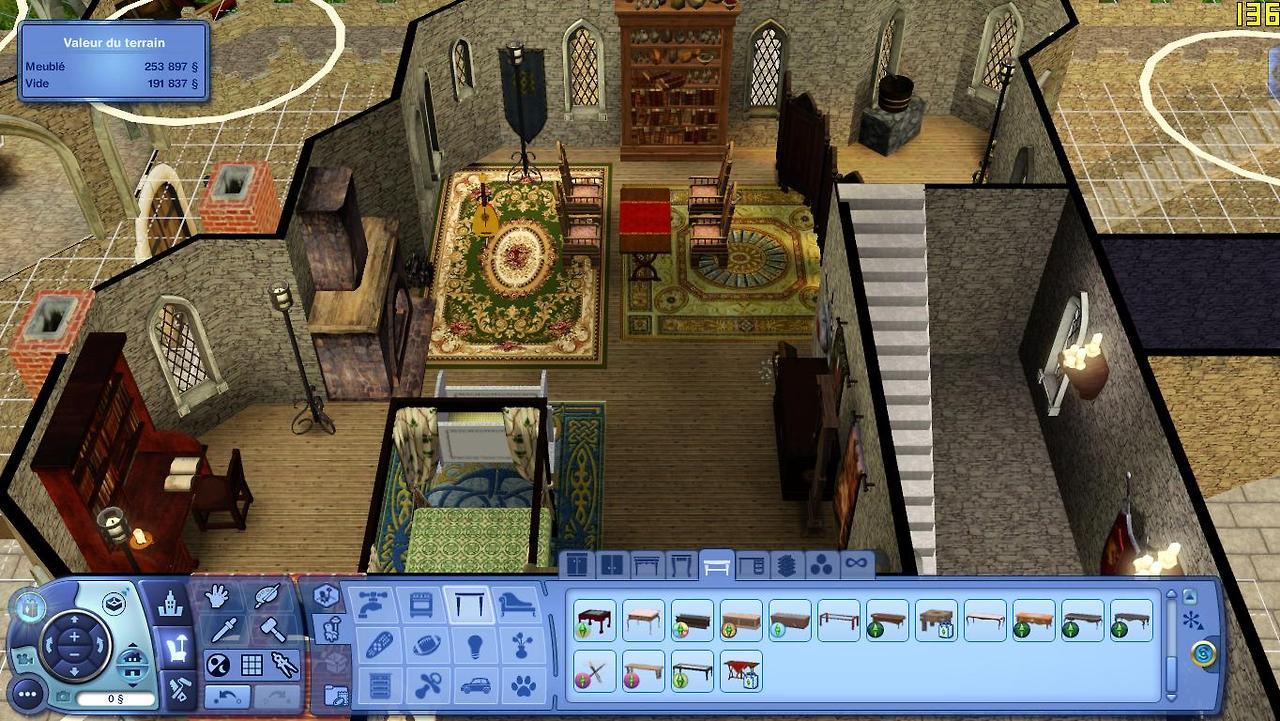
Task: Pick the eyedropper tool
Action: [x=222, y=630]
